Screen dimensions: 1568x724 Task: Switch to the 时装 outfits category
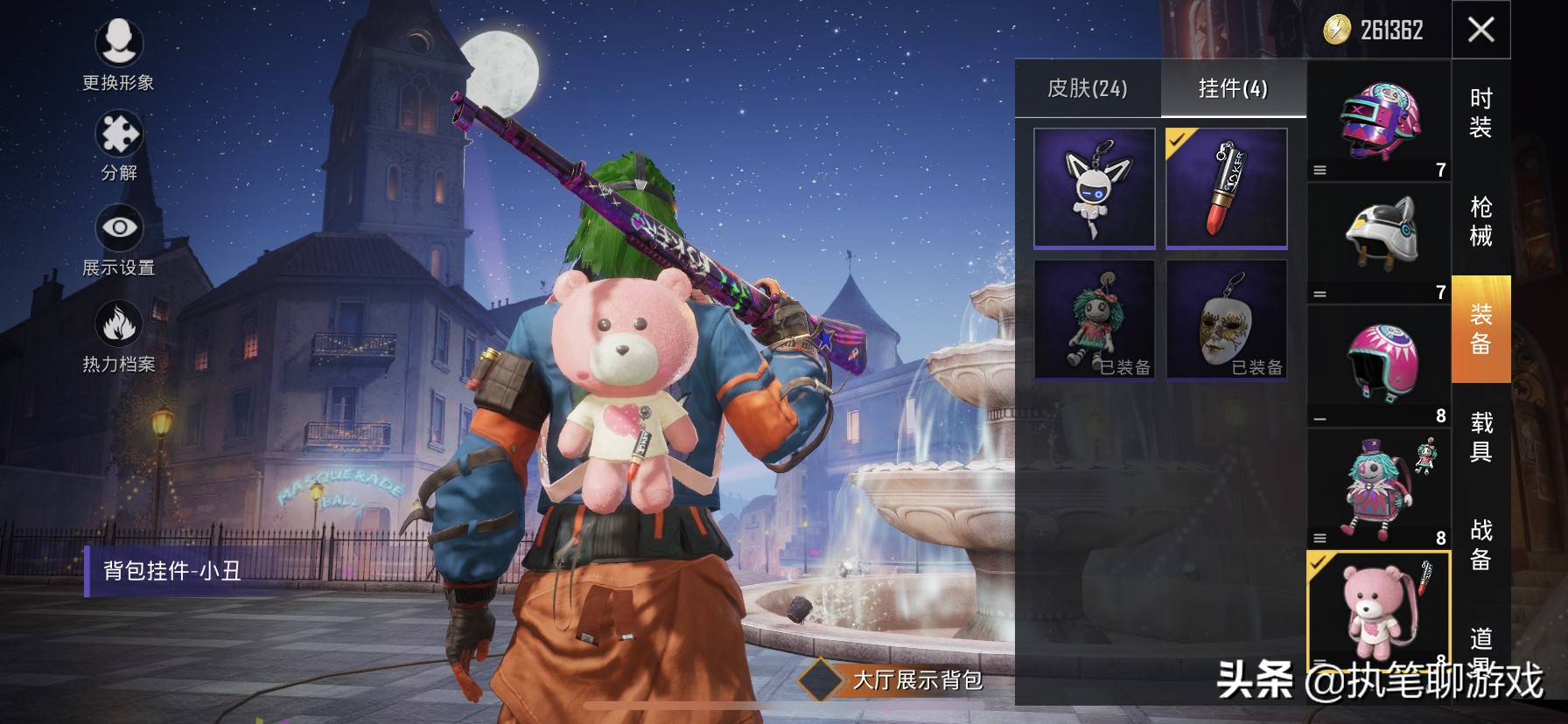coord(1480,114)
